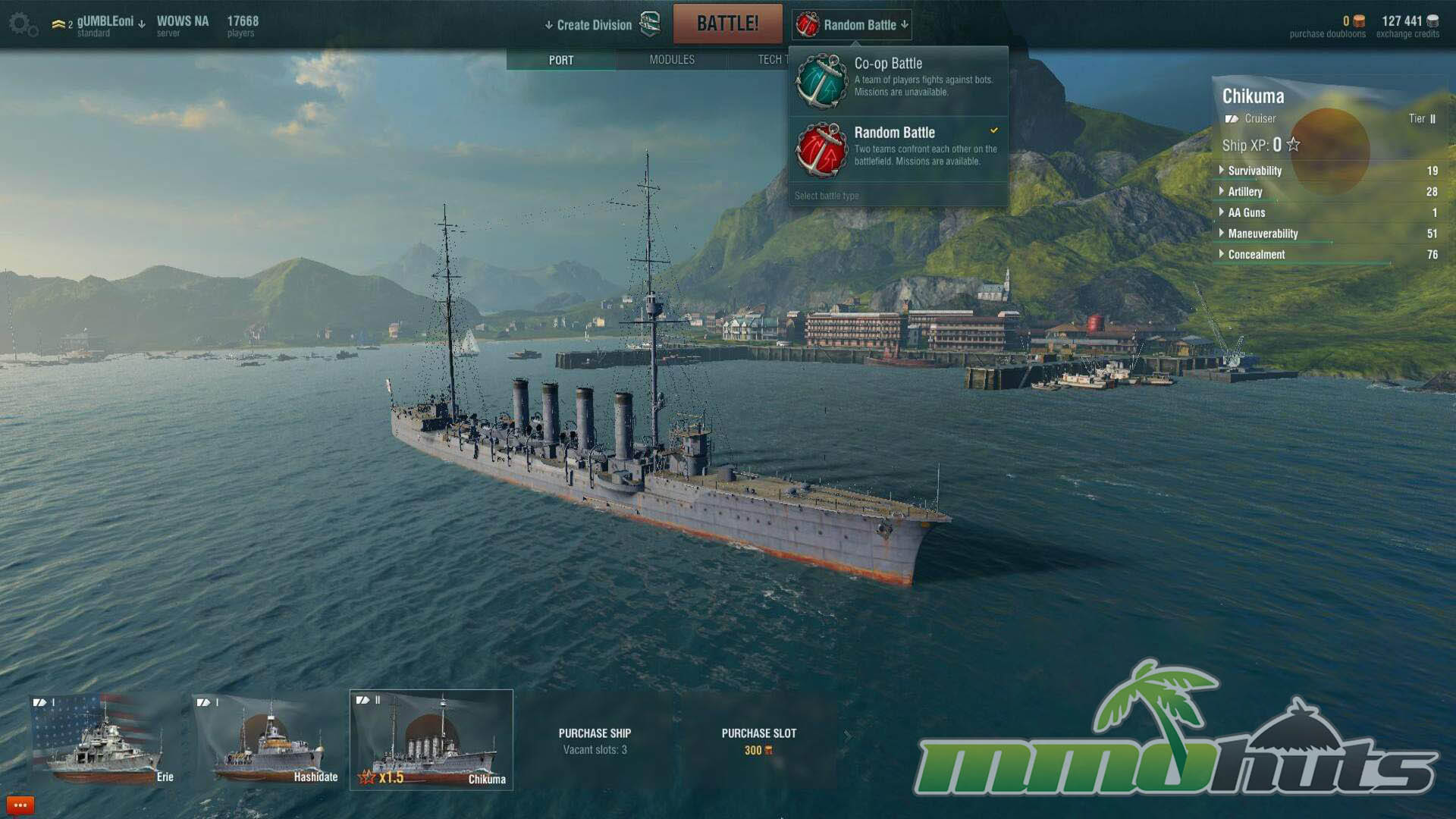This screenshot has width=1456, height=819.
Task: Expand the AA Guns stat
Action: (1246, 213)
